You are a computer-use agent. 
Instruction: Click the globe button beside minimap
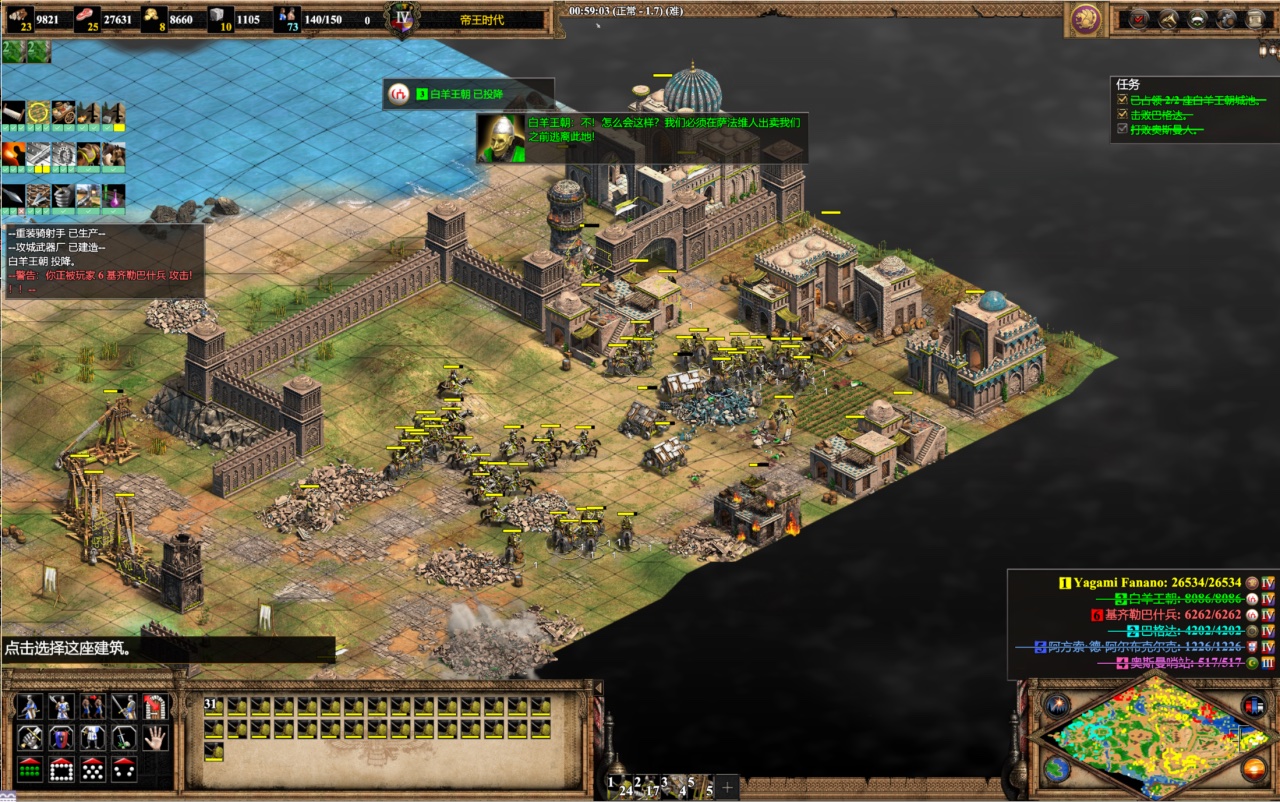(1057, 768)
